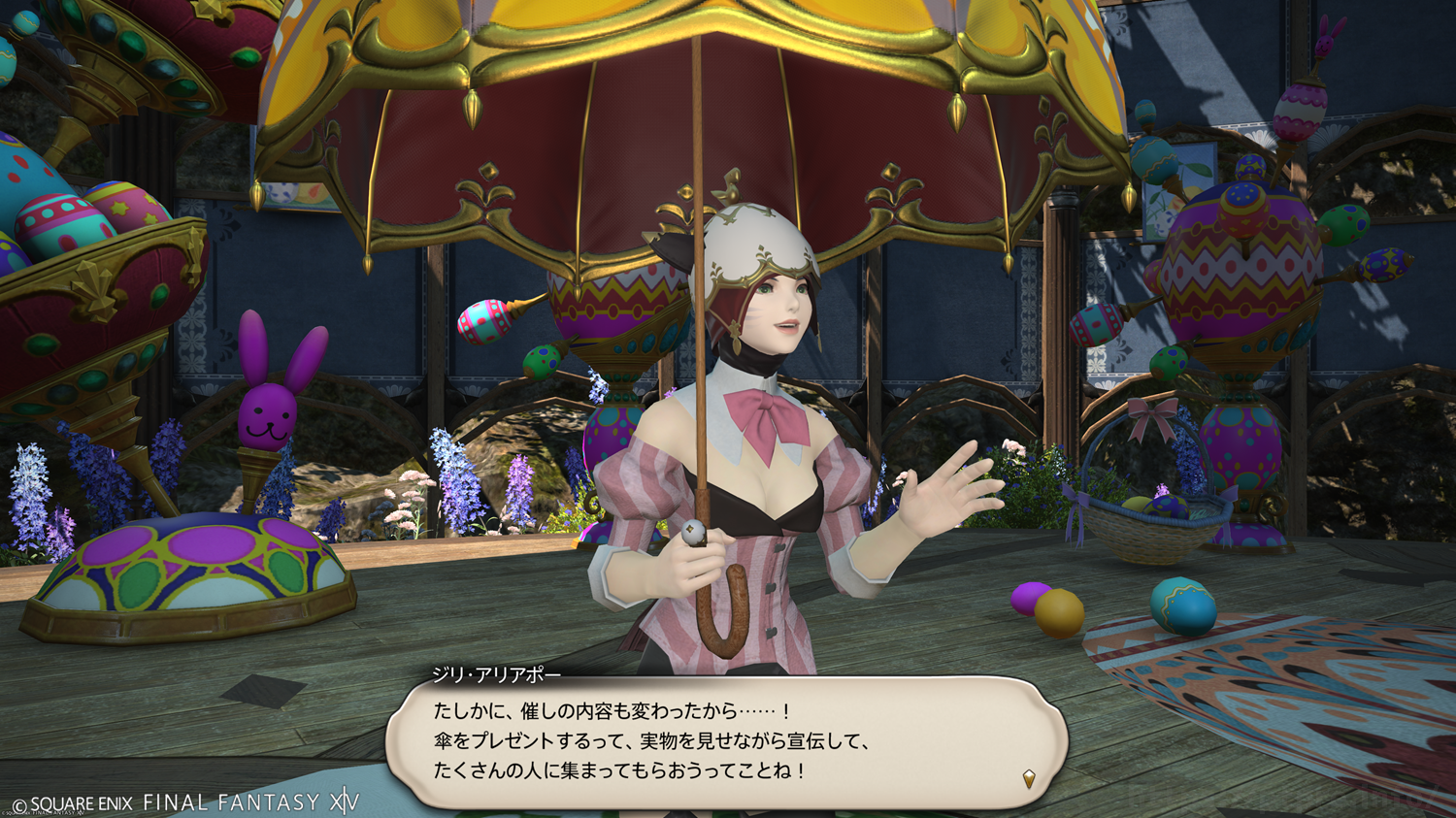Advance Jihli Aliapoh's dialogue box
The height and width of the screenshot is (818, 1456).
click(726, 741)
